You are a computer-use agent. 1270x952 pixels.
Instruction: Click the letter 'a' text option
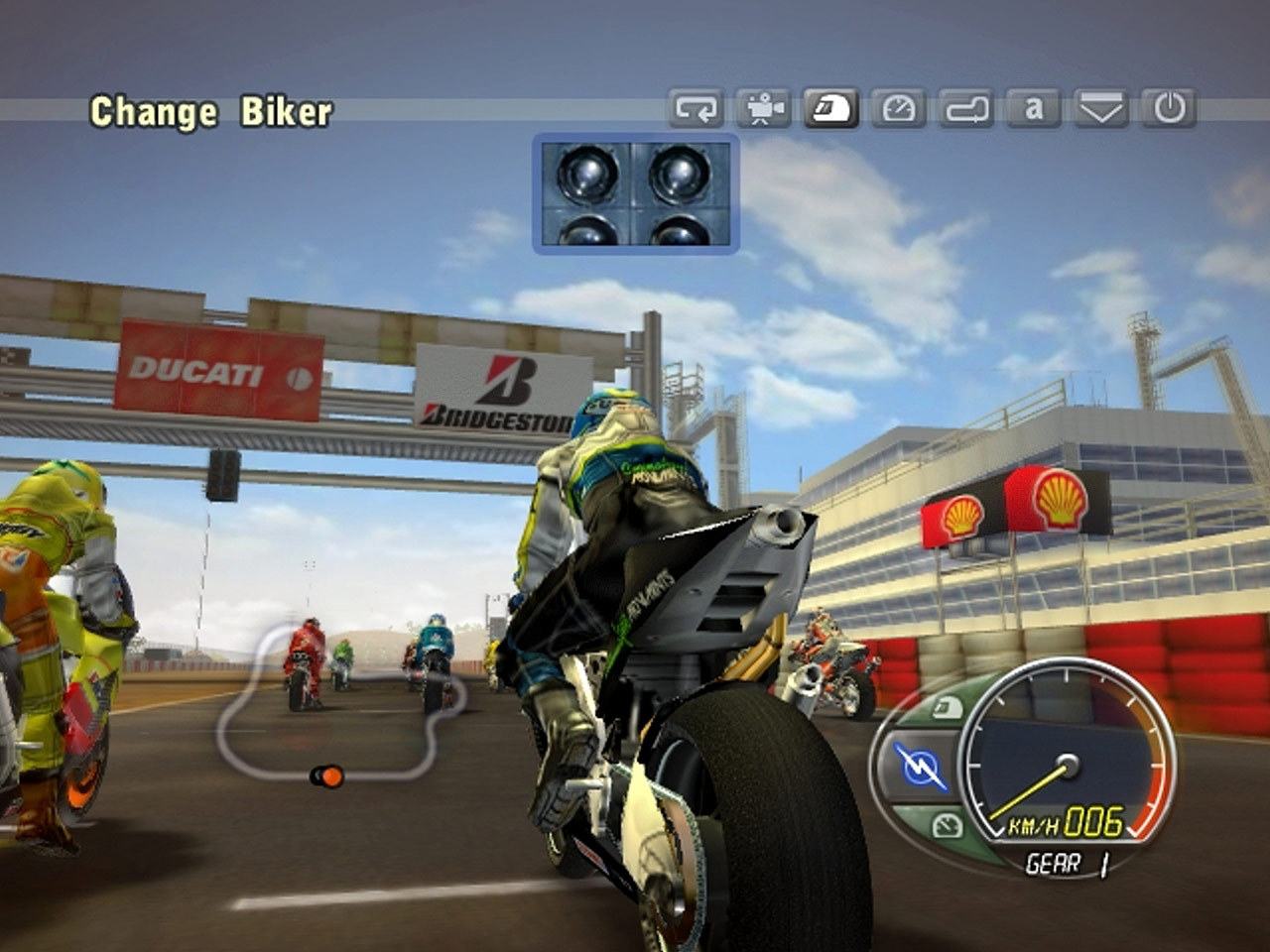[1034, 108]
